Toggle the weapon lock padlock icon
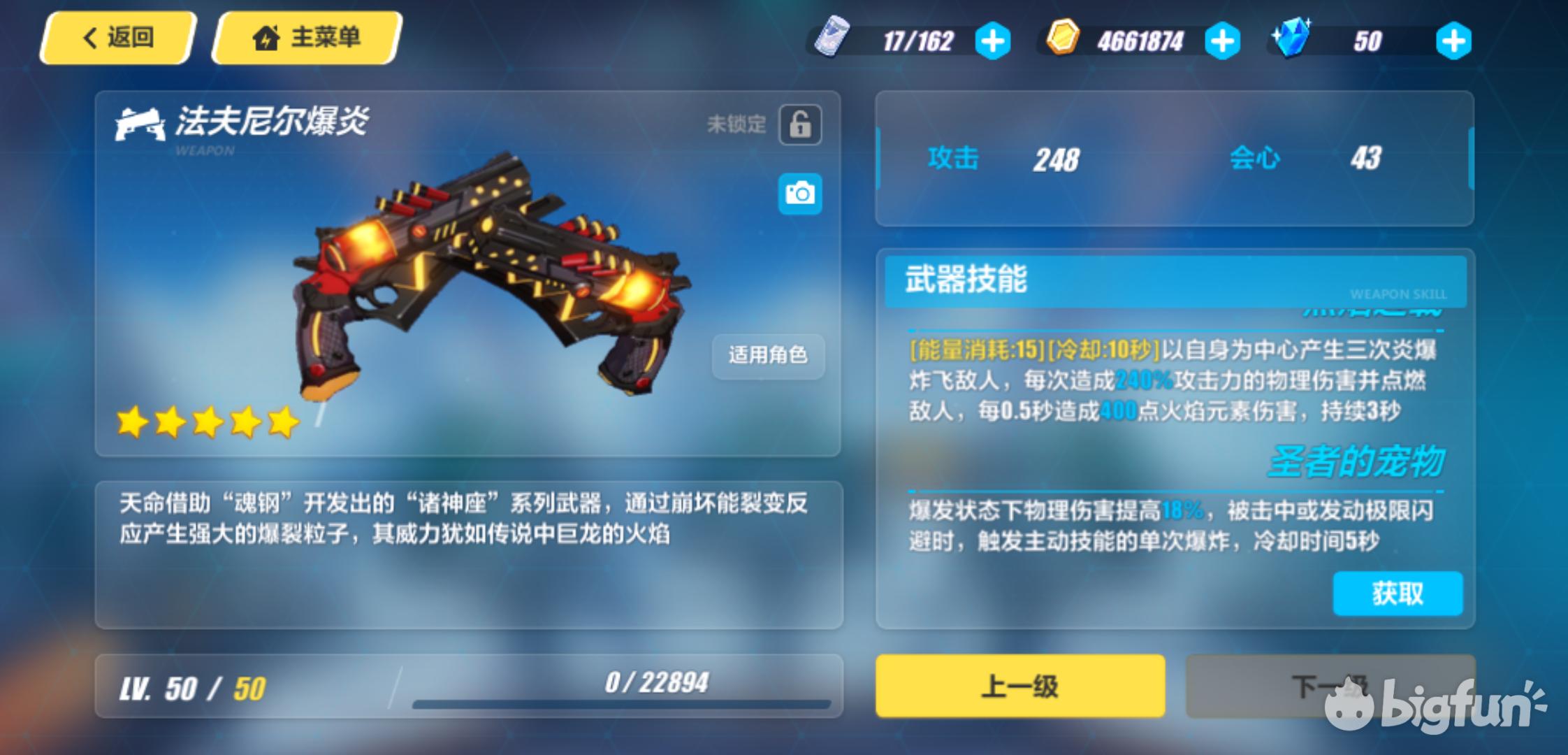Viewport: 1568px width, 755px height. 800,125
